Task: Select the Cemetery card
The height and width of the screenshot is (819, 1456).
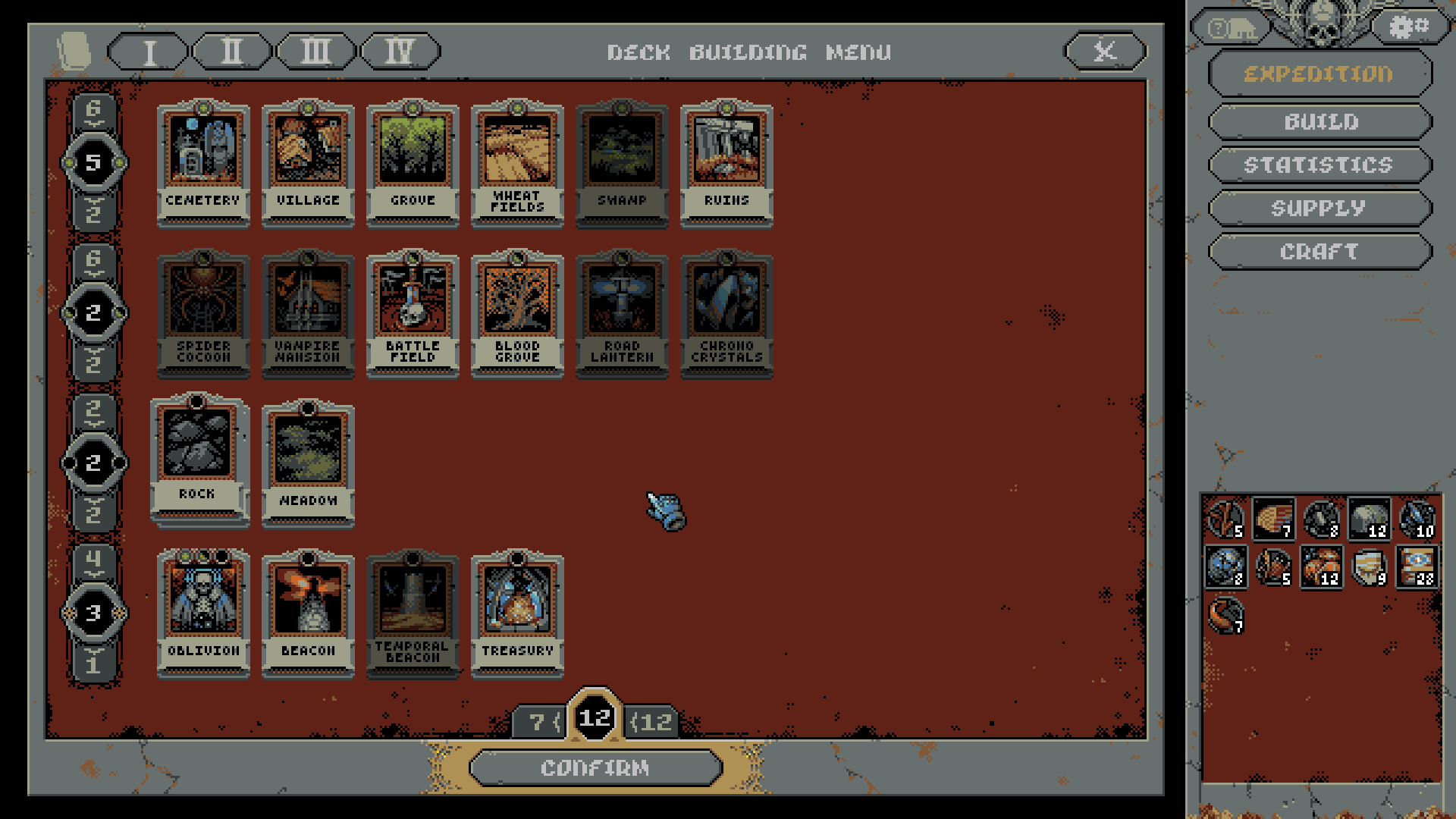Action: (203, 163)
